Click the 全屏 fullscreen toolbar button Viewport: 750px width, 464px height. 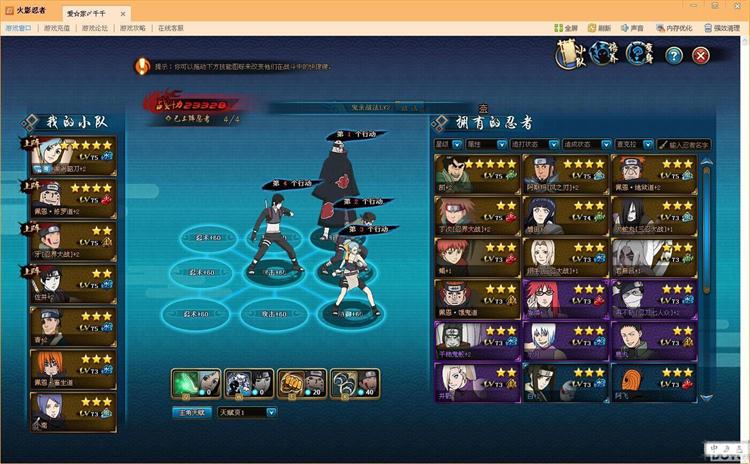[564, 29]
